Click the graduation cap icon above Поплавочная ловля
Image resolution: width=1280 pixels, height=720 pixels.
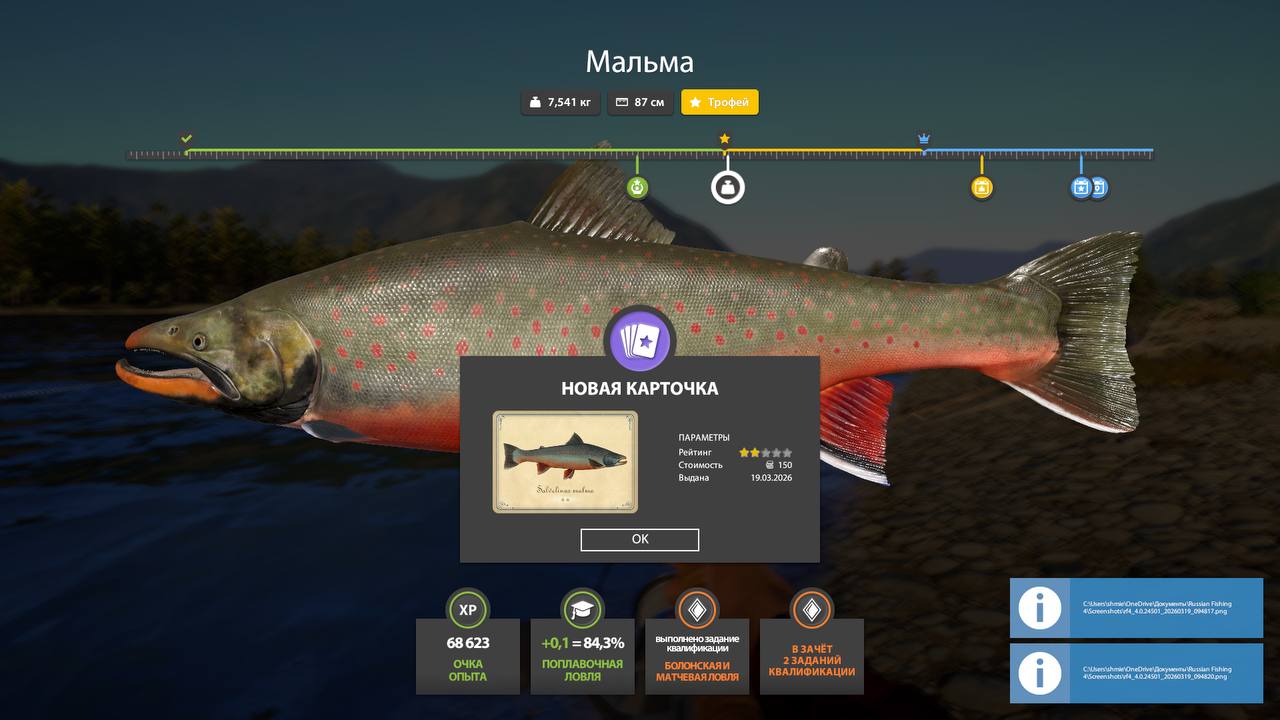[x=582, y=609]
